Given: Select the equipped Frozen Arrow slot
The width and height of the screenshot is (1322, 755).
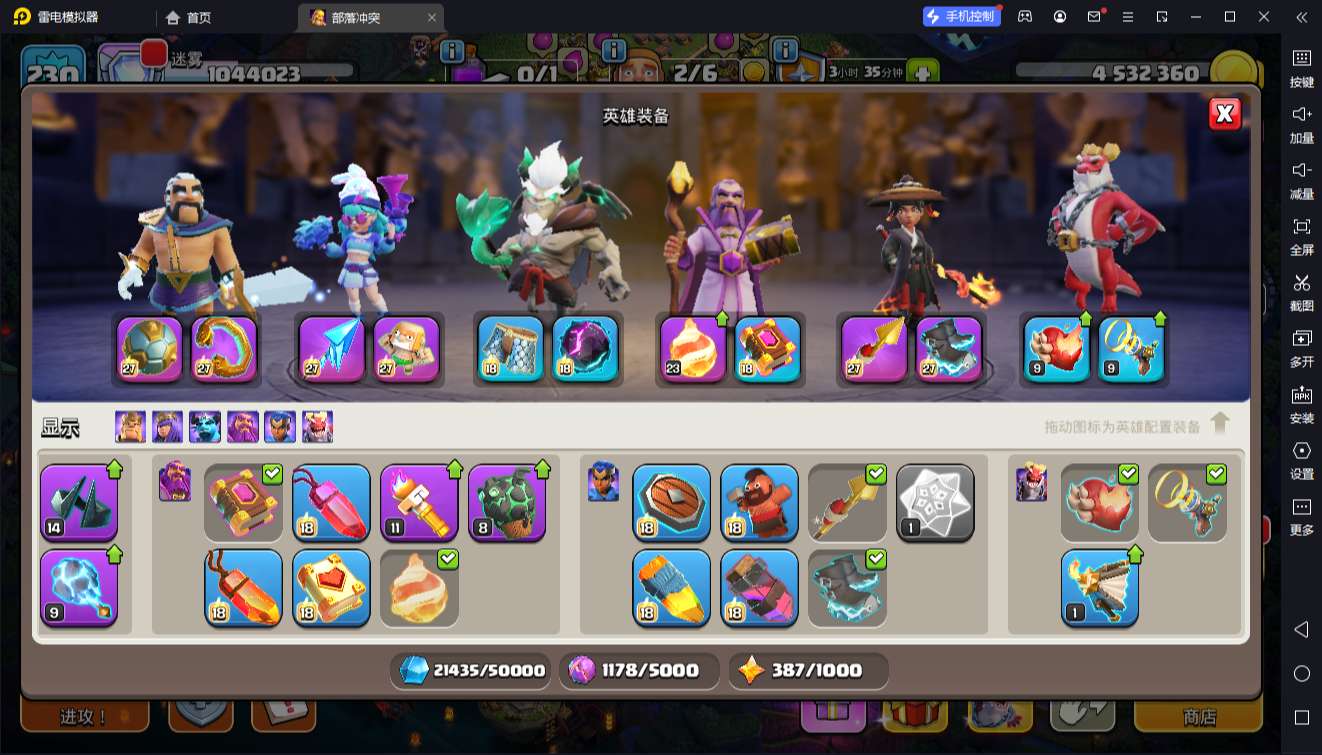Looking at the screenshot, I should pos(332,348).
